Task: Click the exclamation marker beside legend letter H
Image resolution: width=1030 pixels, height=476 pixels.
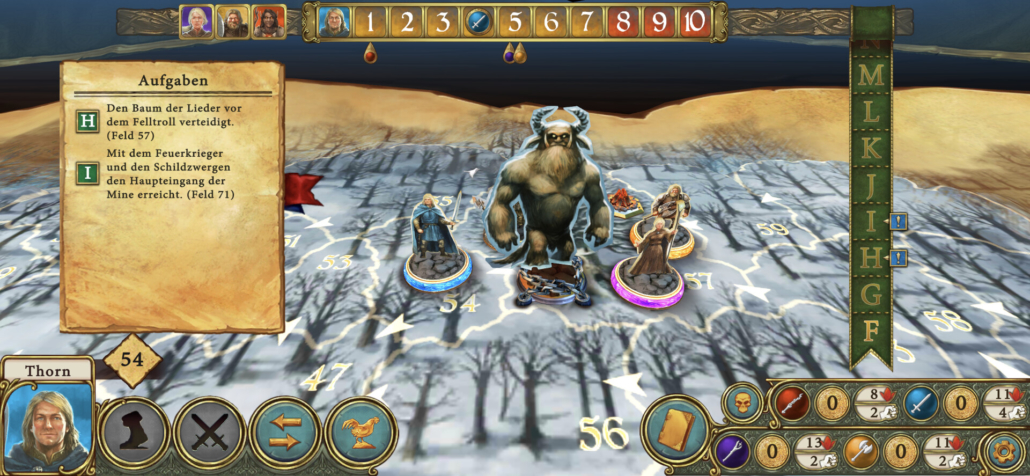Action: pyautogui.click(x=897, y=259)
